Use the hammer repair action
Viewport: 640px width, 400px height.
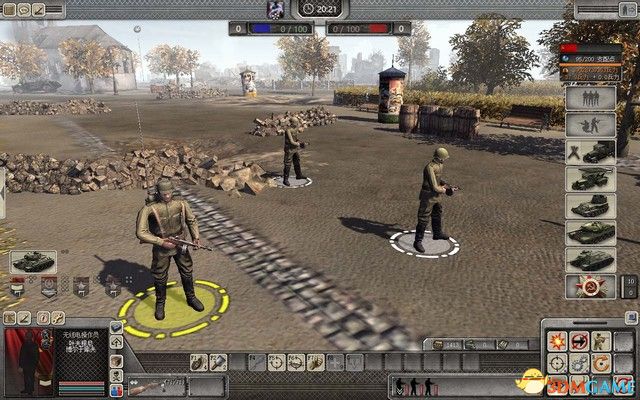click(x=217, y=362)
